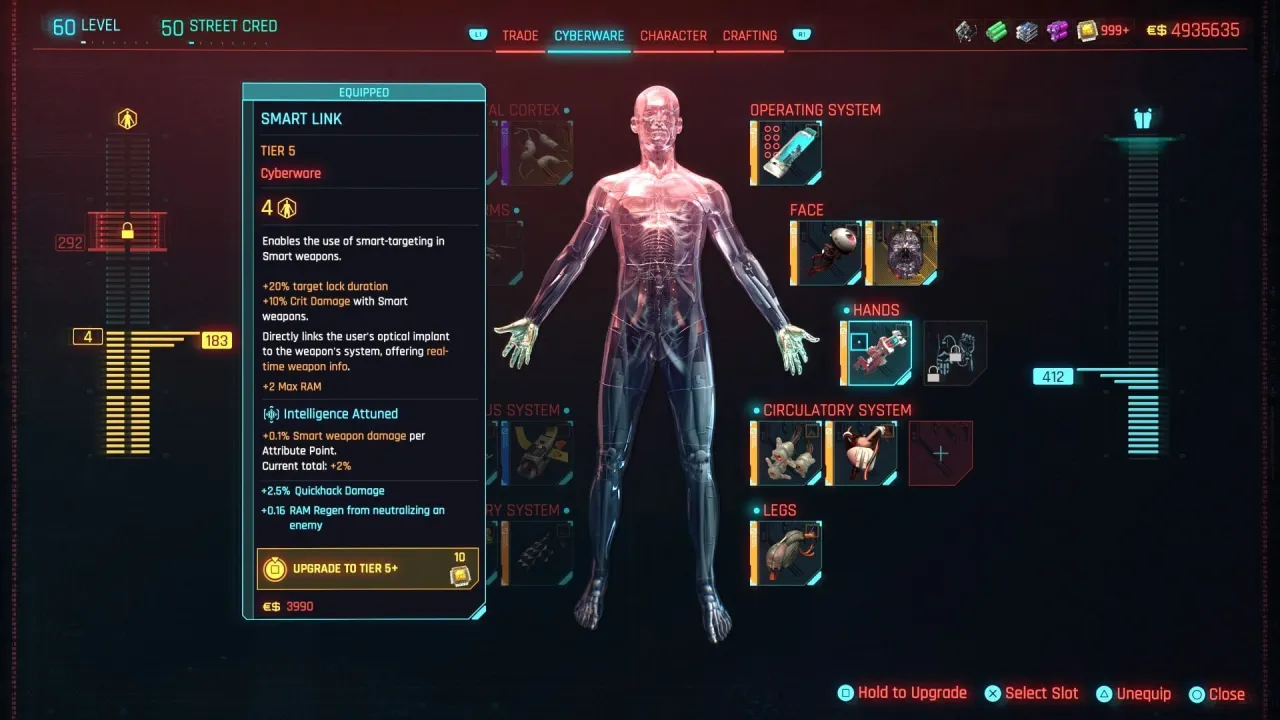Select the empty Circulatory System plus slot
The width and height of the screenshot is (1280, 720).
939,453
